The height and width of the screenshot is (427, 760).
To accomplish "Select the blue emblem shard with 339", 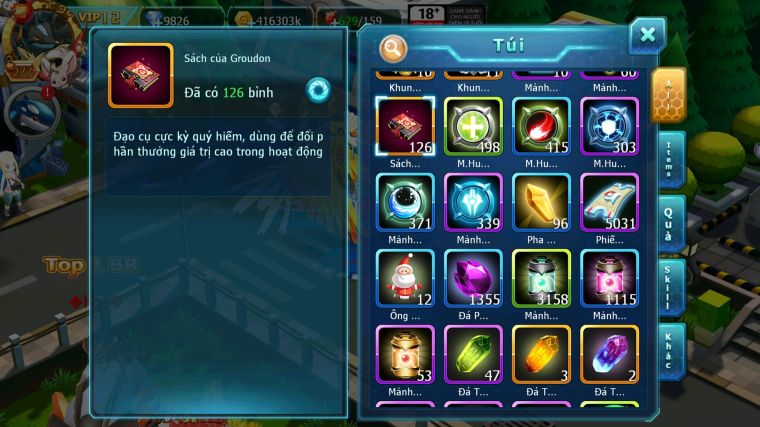I will coord(473,202).
